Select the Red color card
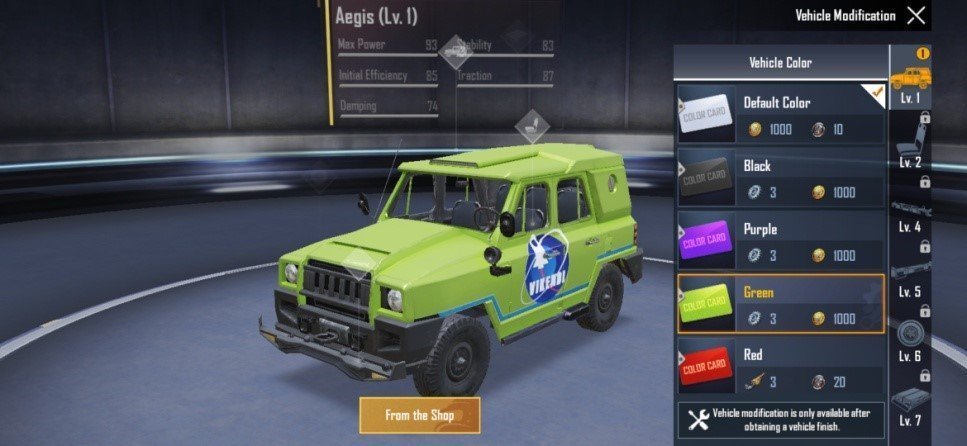 pos(780,367)
